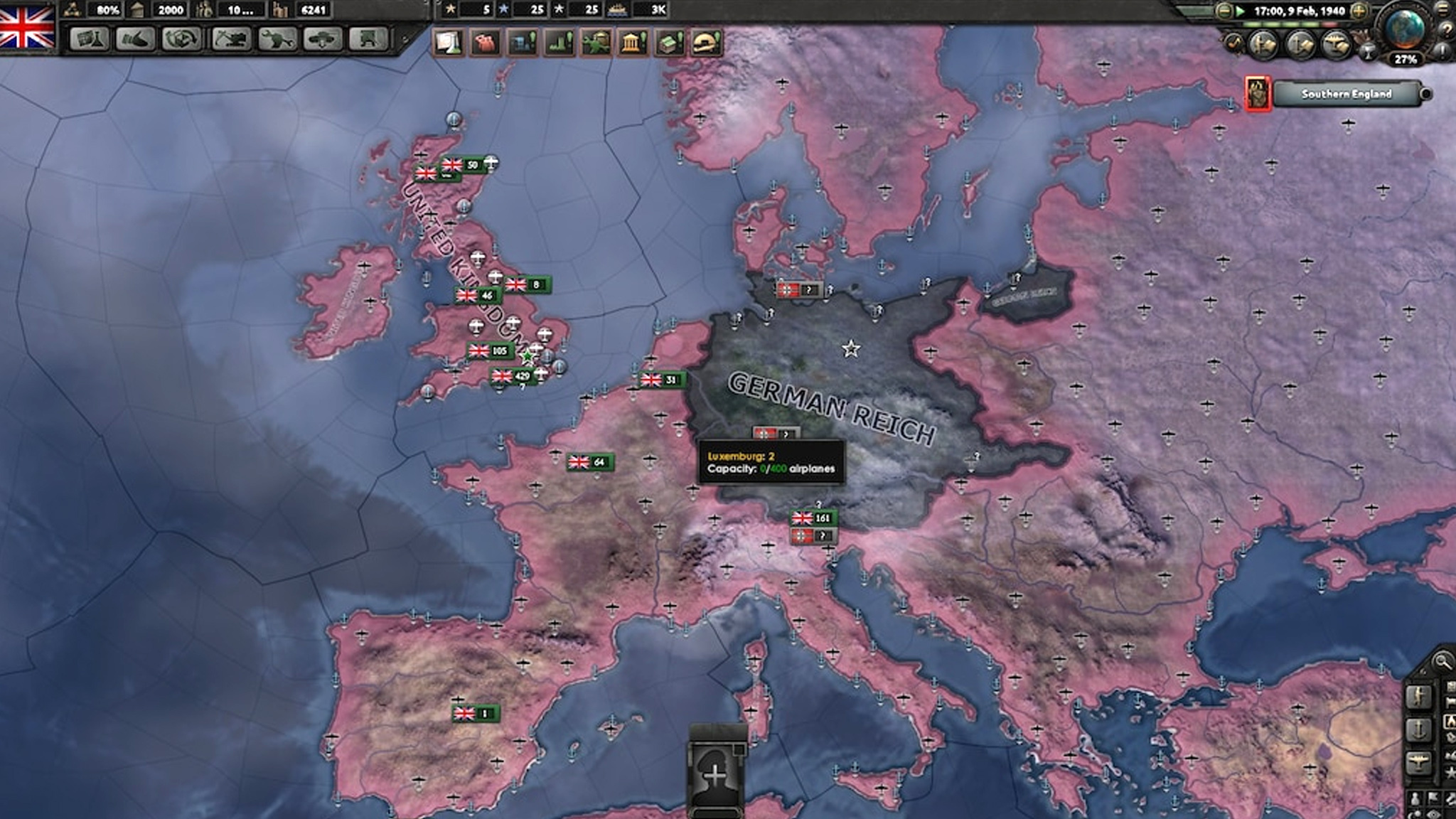Open the Construction tab with the crane icon
This screenshot has height=819, width=1456.
231,39
